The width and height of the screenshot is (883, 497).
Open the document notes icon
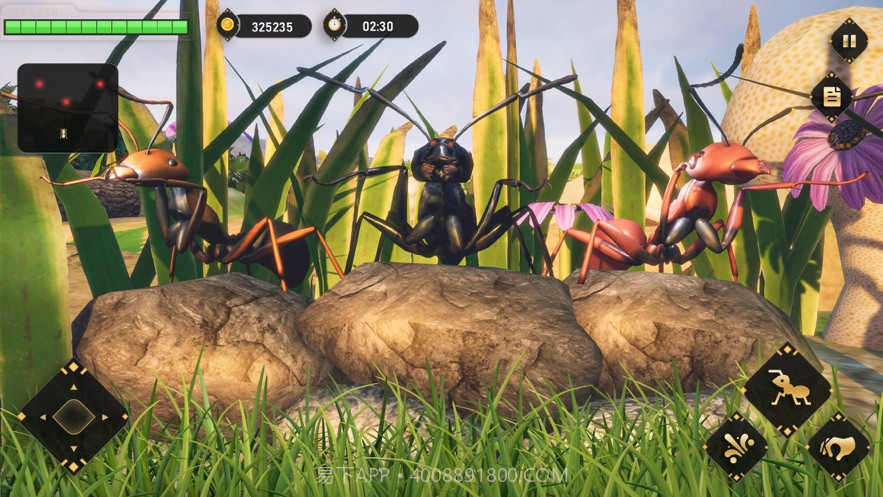[x=831, y=97]
